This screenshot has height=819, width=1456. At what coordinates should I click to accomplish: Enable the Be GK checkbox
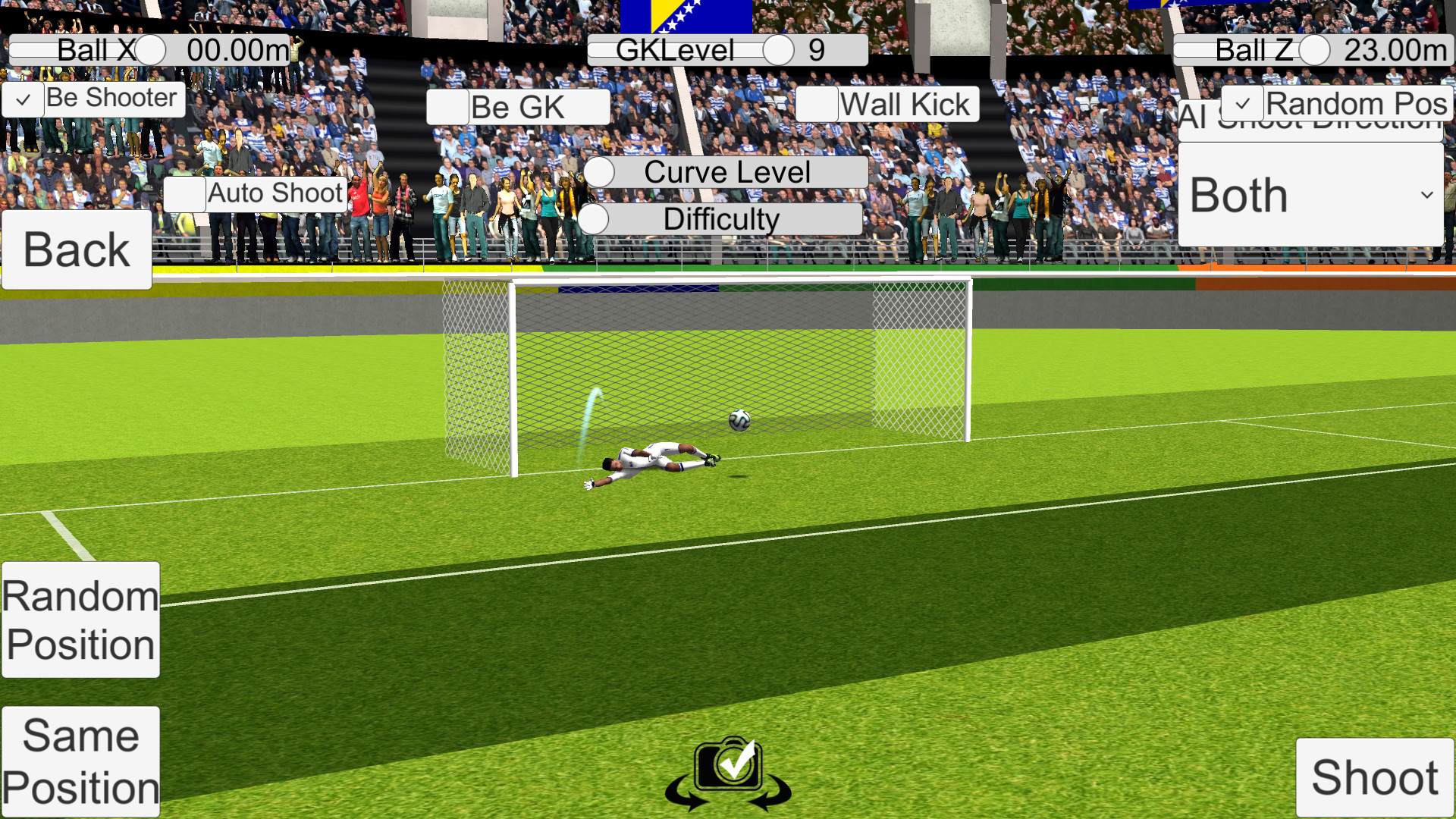pyautogui.click(x=449, y=107)
